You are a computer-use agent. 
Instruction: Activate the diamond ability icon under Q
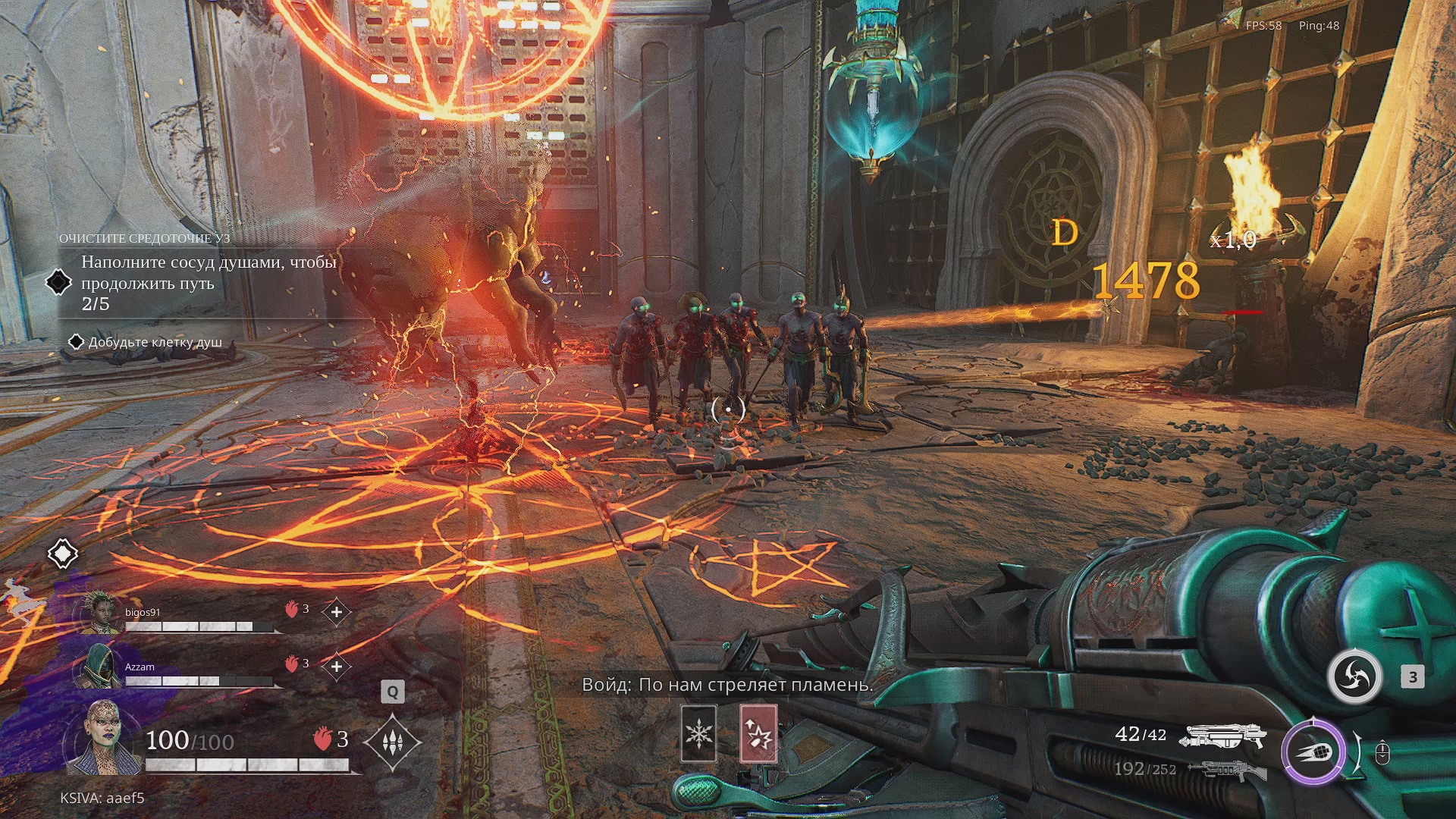[392, 742]
